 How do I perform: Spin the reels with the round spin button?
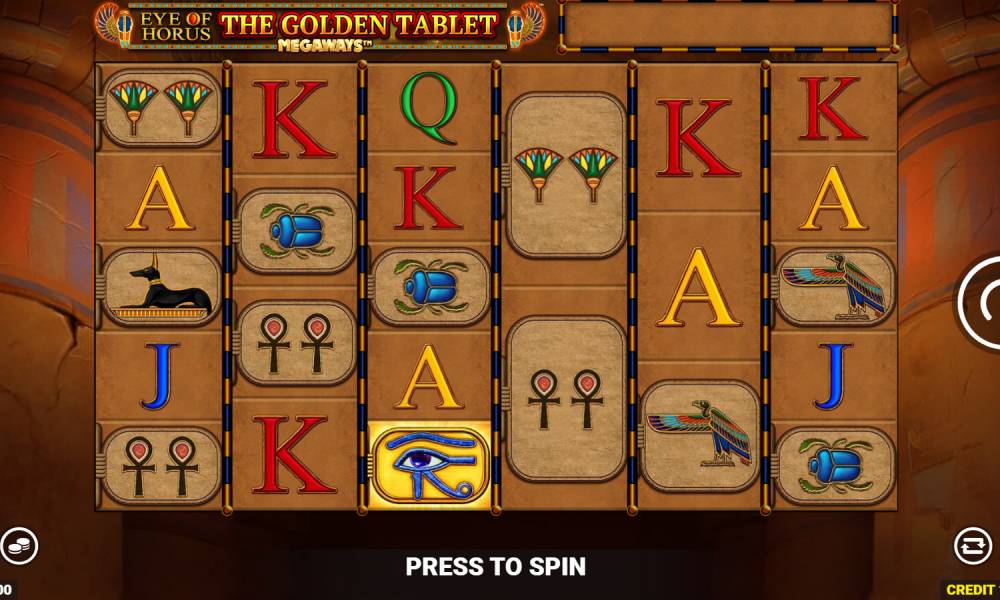point(984,303)
